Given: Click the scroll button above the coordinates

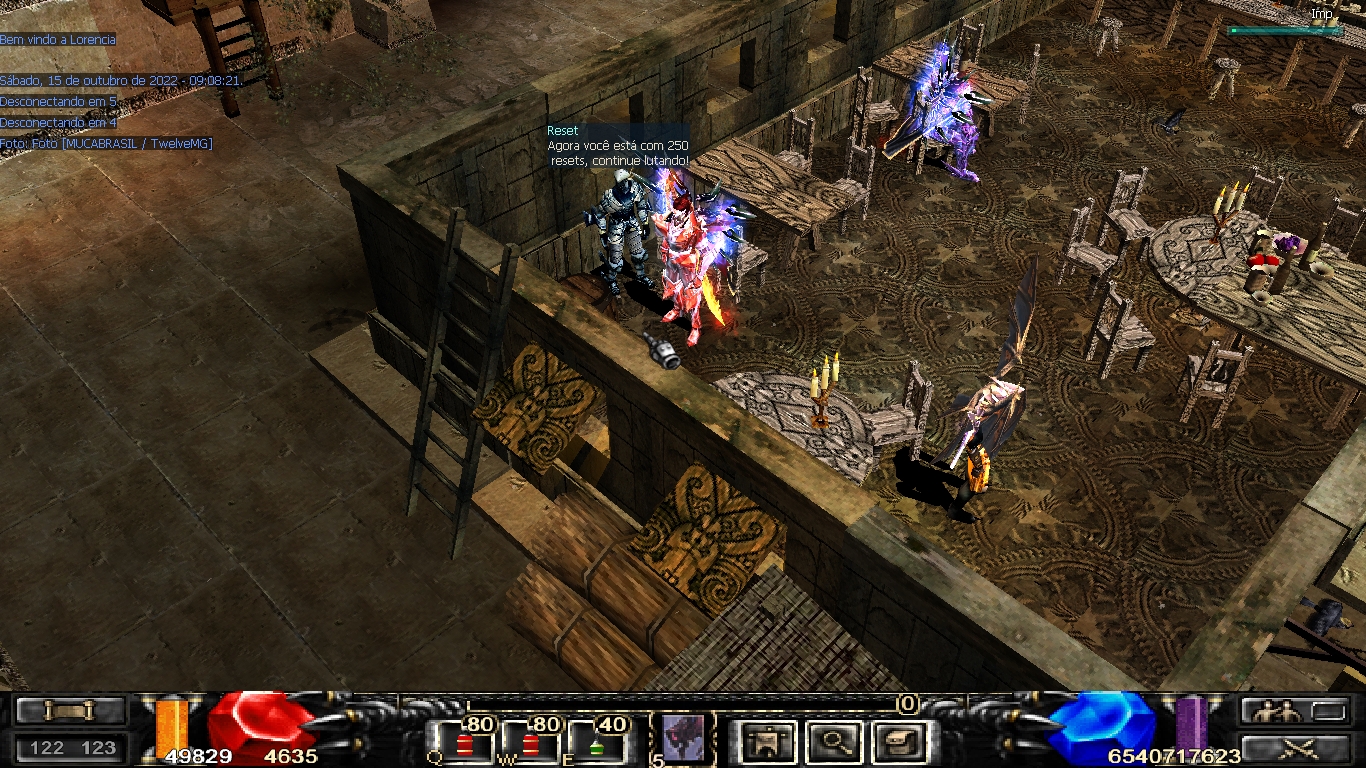Looking at the screenshot, I should pyautogui.click(x=71, y=710).
